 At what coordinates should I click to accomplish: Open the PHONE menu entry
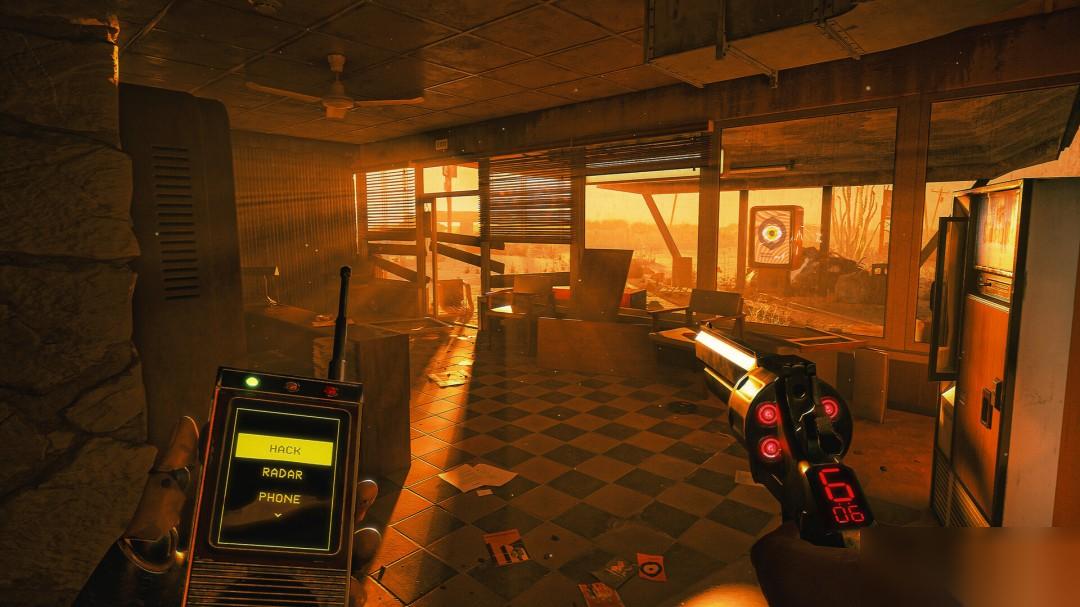tap(280, 498)
